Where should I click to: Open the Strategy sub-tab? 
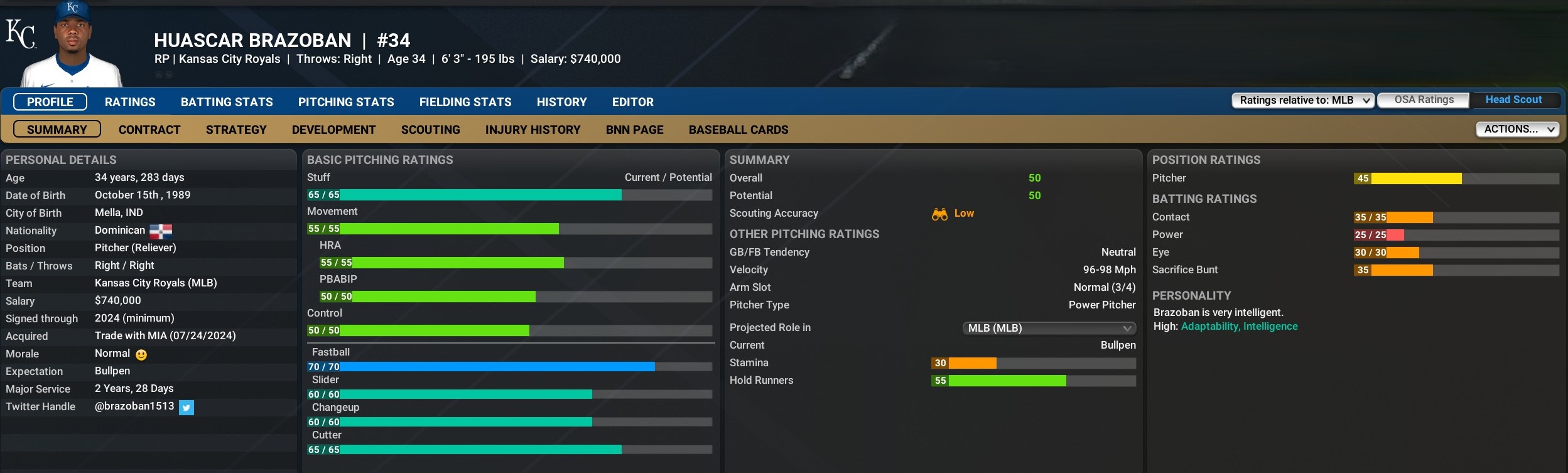pyautogui.click(x=236, y=129)
